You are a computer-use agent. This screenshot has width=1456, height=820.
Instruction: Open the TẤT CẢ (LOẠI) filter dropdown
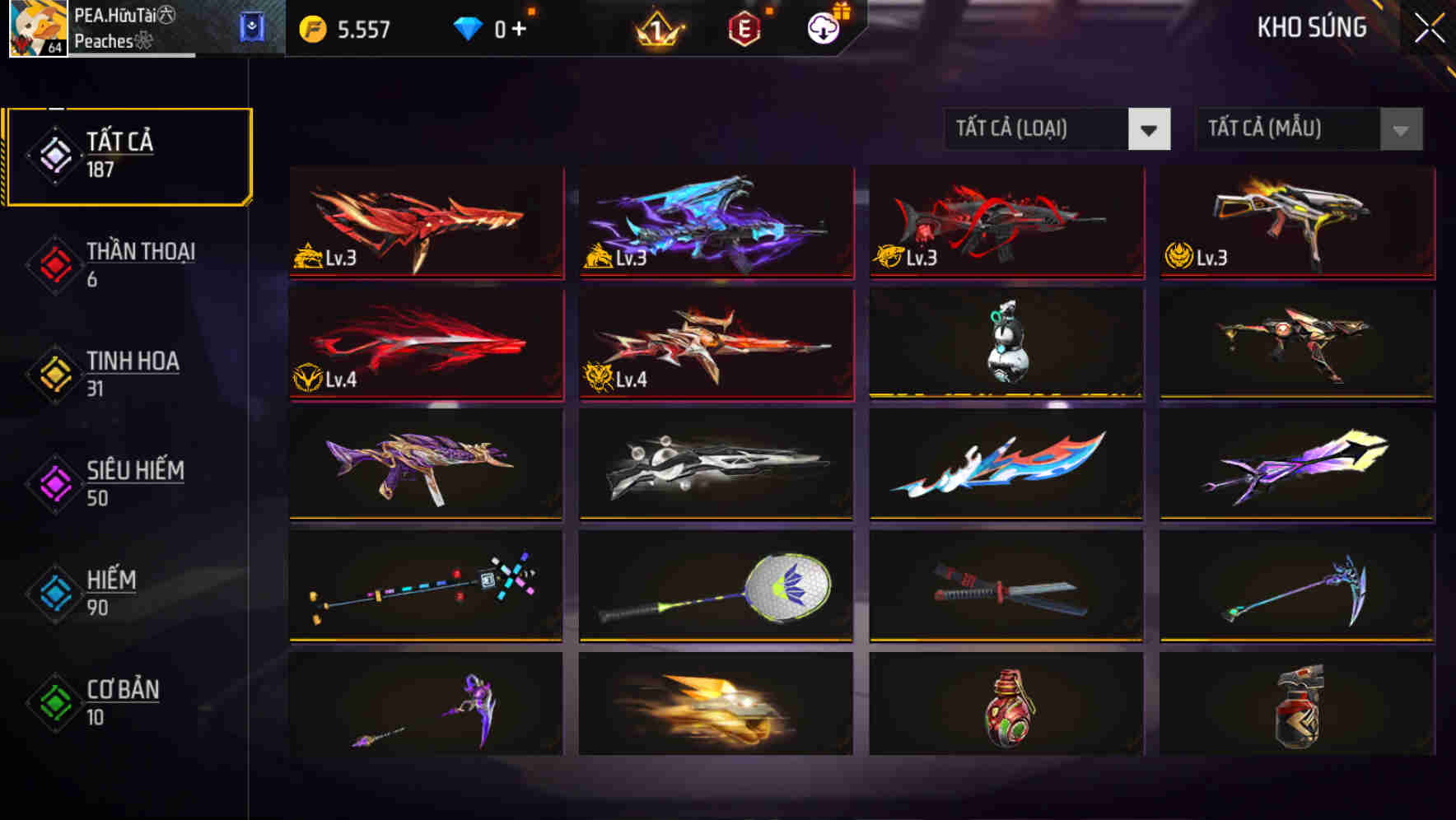[x=1057, y=129]
